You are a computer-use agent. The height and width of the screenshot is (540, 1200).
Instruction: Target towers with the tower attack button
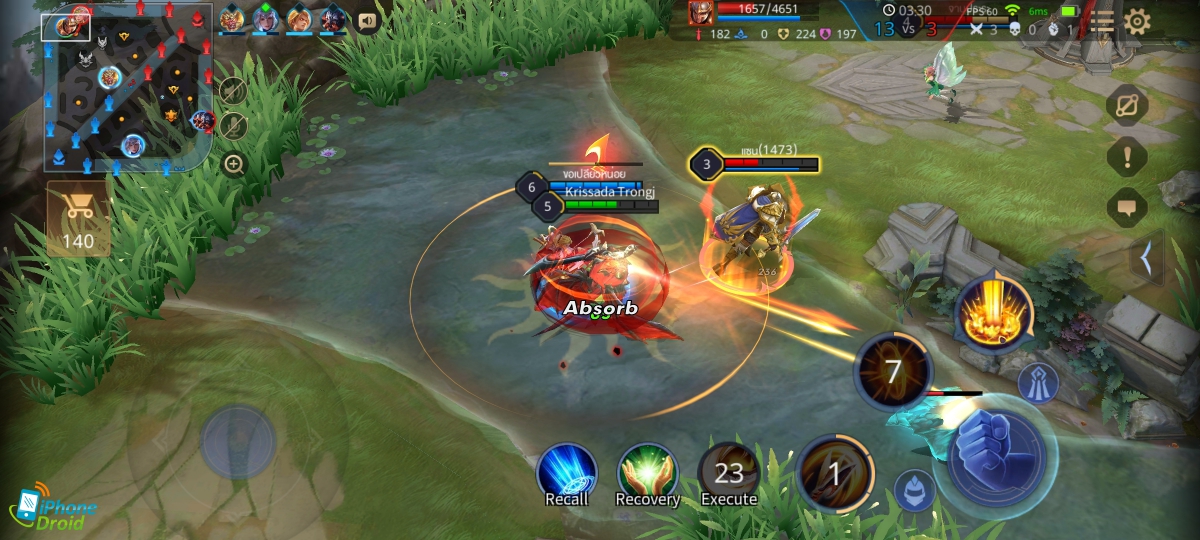click(x=1038, y=382)
